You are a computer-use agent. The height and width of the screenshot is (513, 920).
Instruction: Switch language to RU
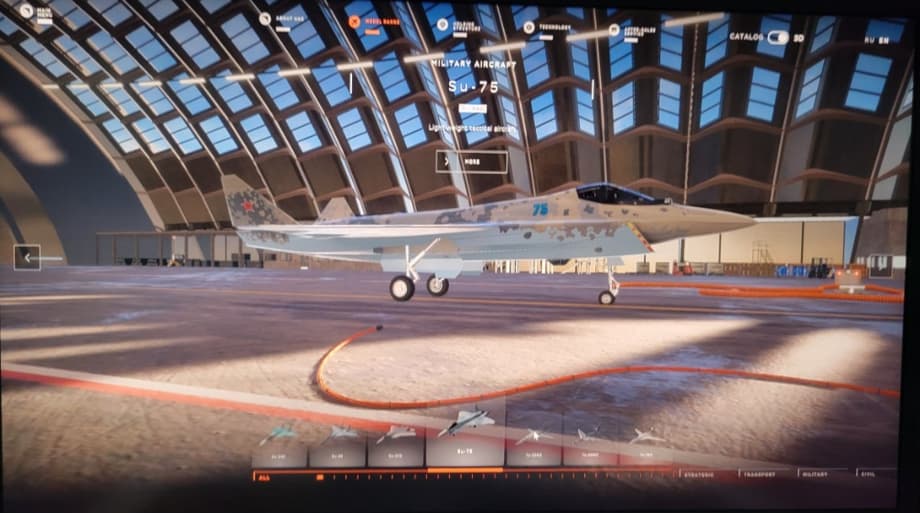coord(869,40)
